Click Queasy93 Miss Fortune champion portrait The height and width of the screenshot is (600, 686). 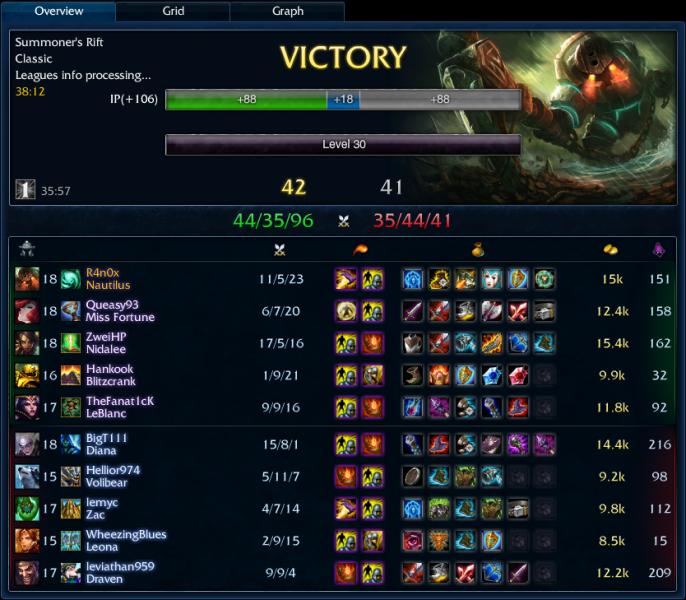click(27, 311)
